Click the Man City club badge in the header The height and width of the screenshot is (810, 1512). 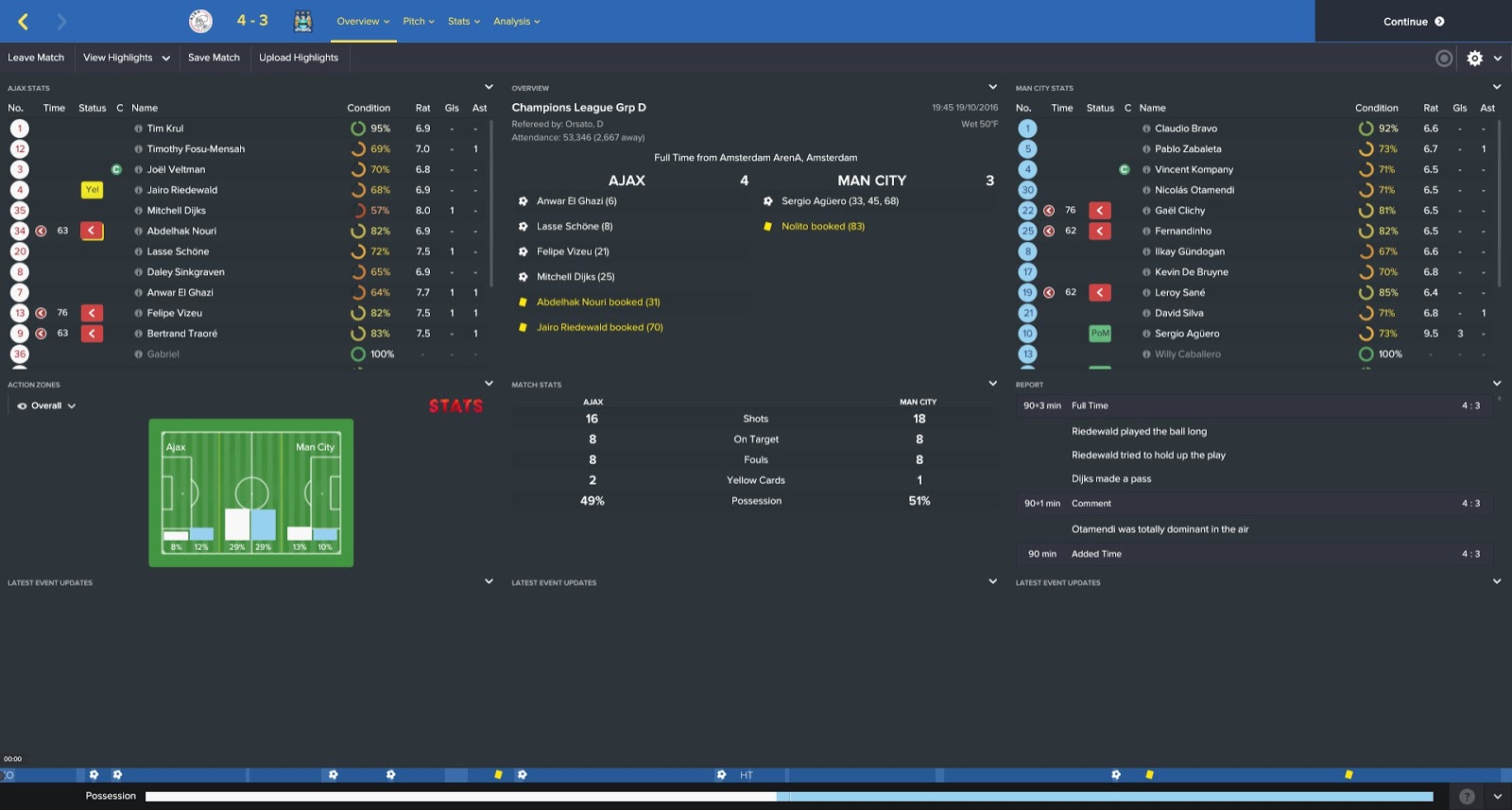point(302,20)
